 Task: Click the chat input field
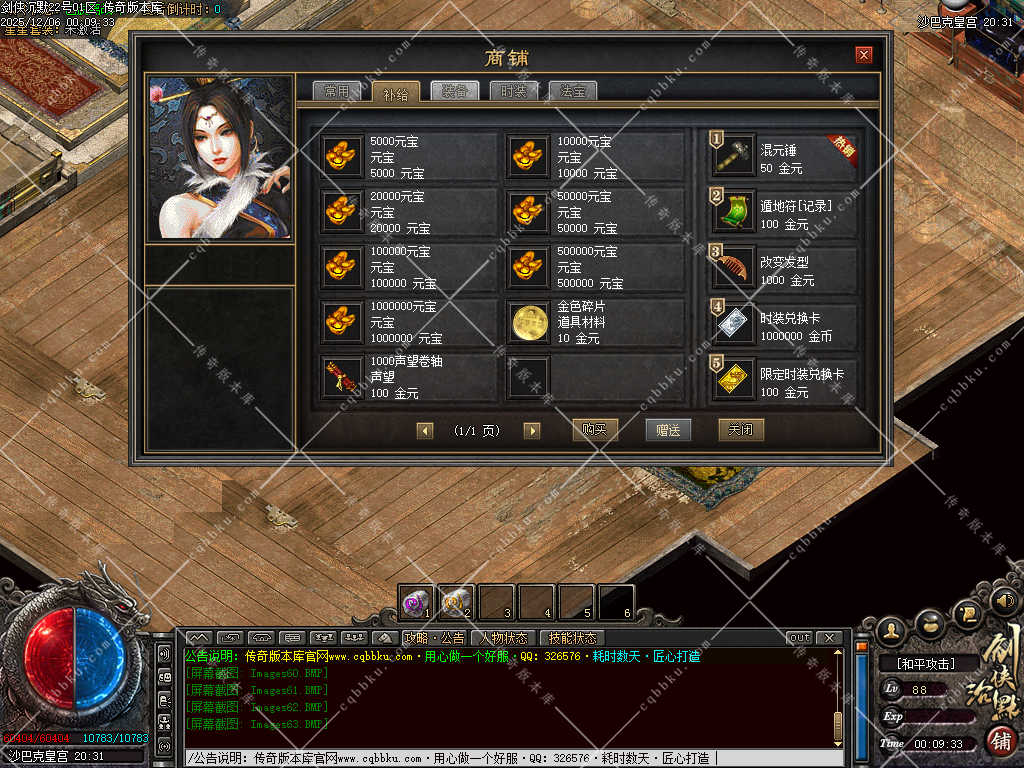pyautogui.click(x=510, y=758)
